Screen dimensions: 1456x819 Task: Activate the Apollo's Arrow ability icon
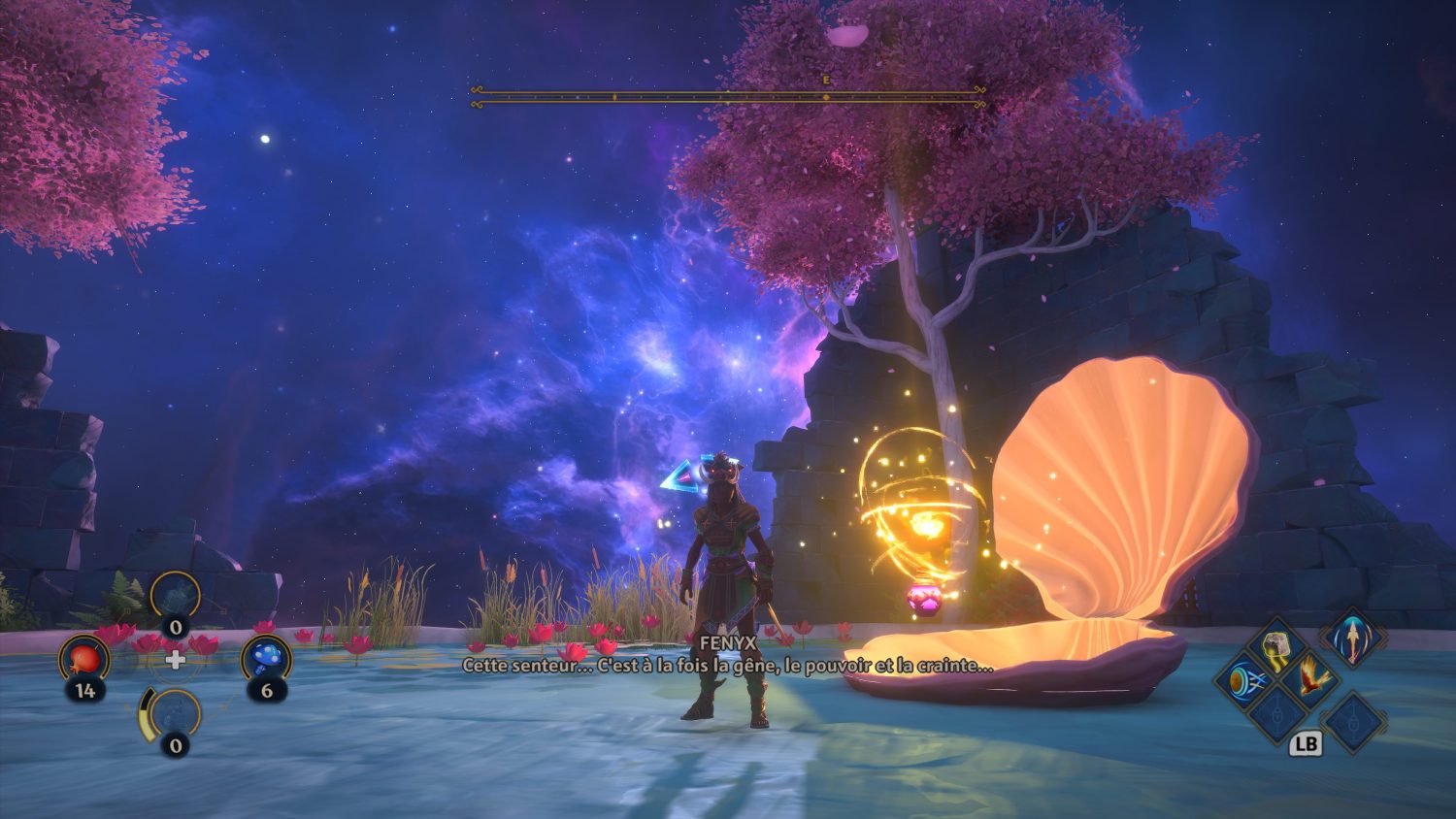coord(1352,639)
